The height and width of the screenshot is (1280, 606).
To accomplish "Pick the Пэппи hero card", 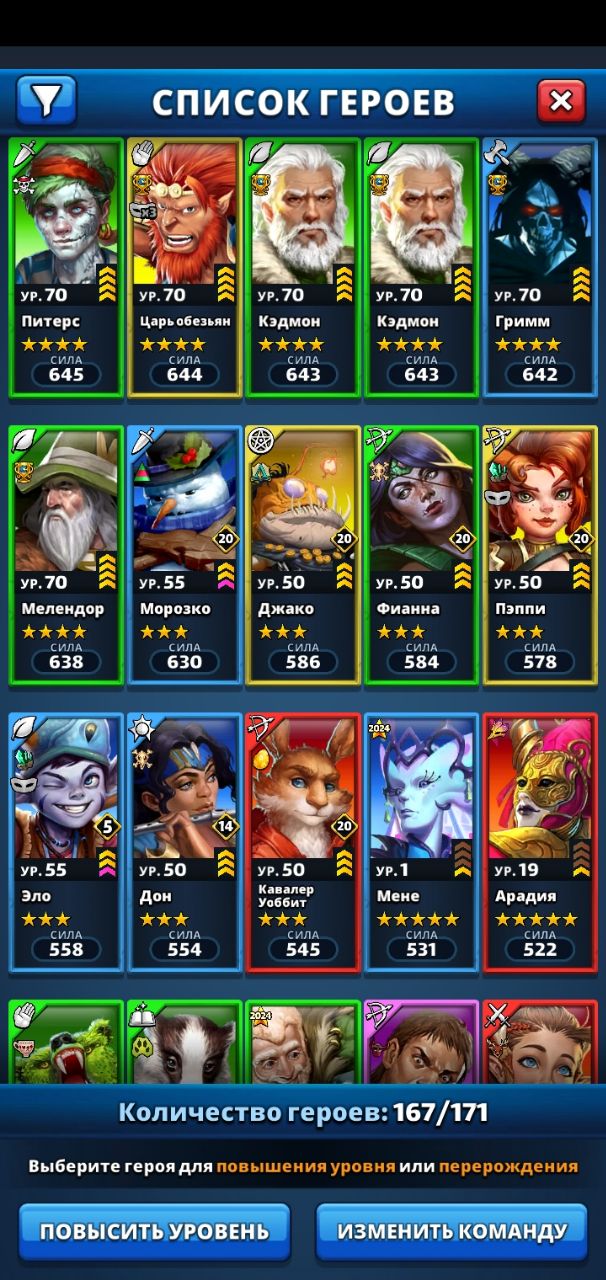I will coord(540,555).
